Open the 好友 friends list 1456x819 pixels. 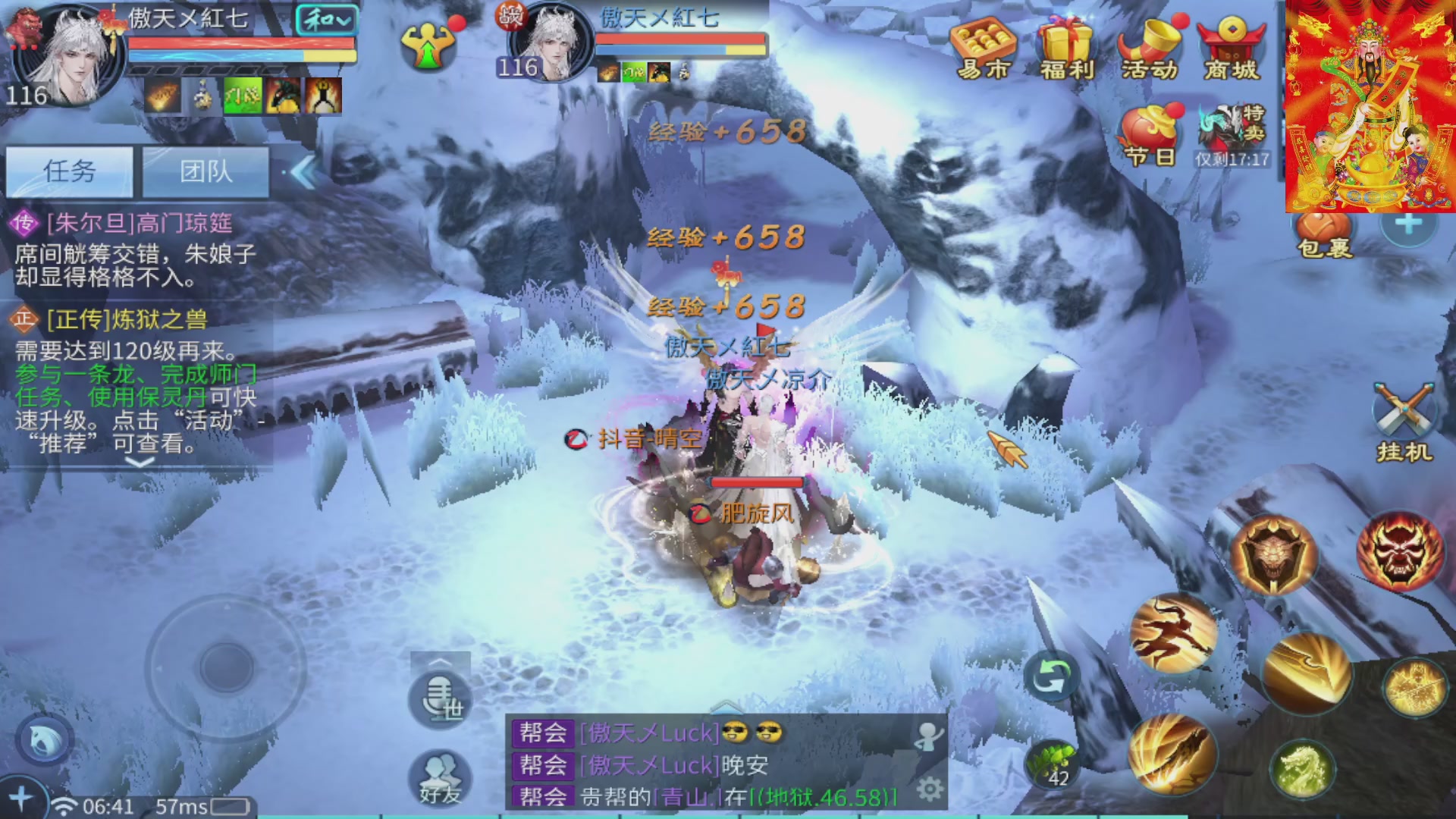click(x=440, y=780)
